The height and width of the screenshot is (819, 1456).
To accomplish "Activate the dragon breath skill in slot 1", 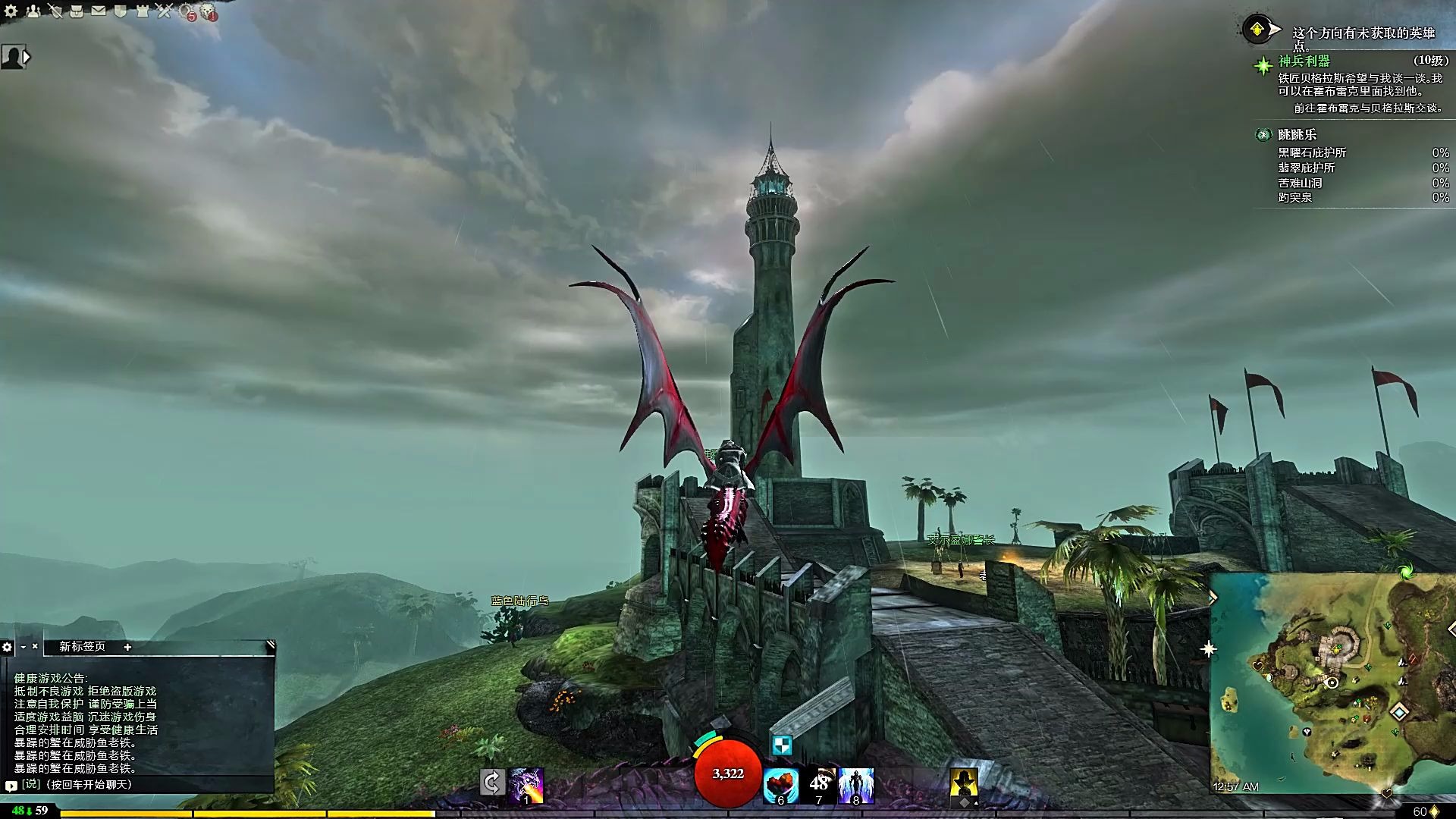I will (x=526, y=786).
